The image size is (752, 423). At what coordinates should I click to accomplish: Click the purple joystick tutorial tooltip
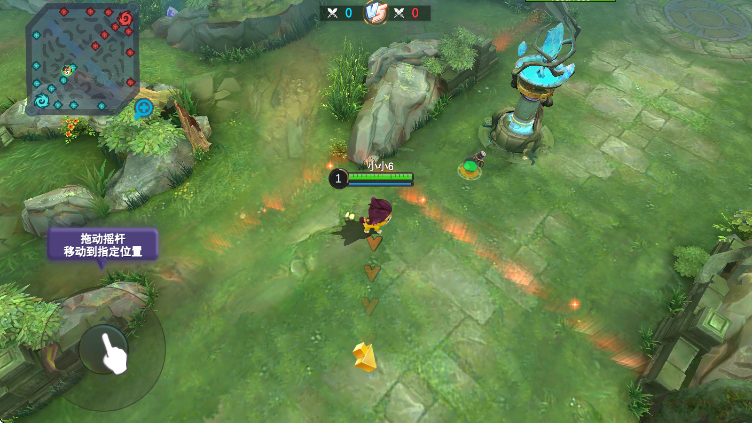(103, 245)
